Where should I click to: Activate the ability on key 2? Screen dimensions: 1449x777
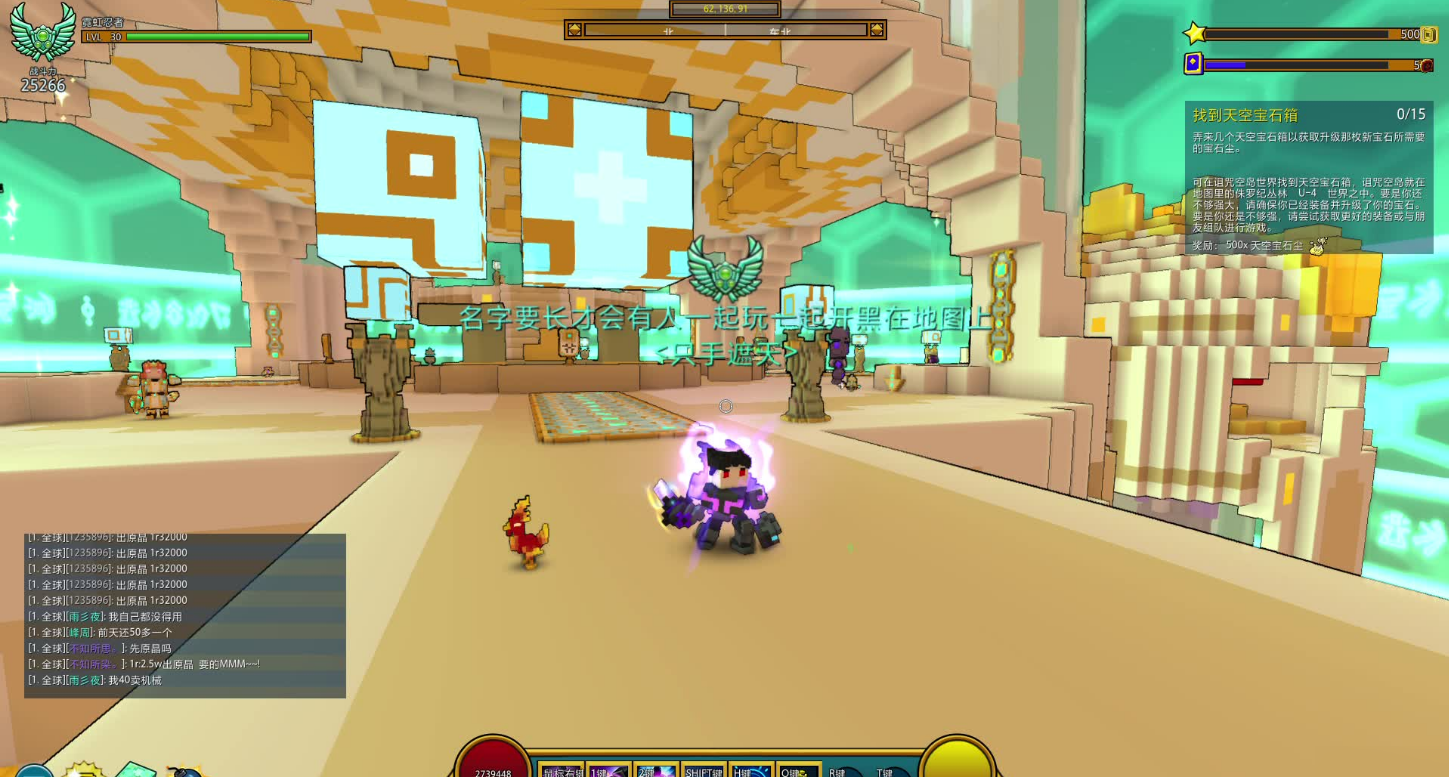[x=656, y=771]
